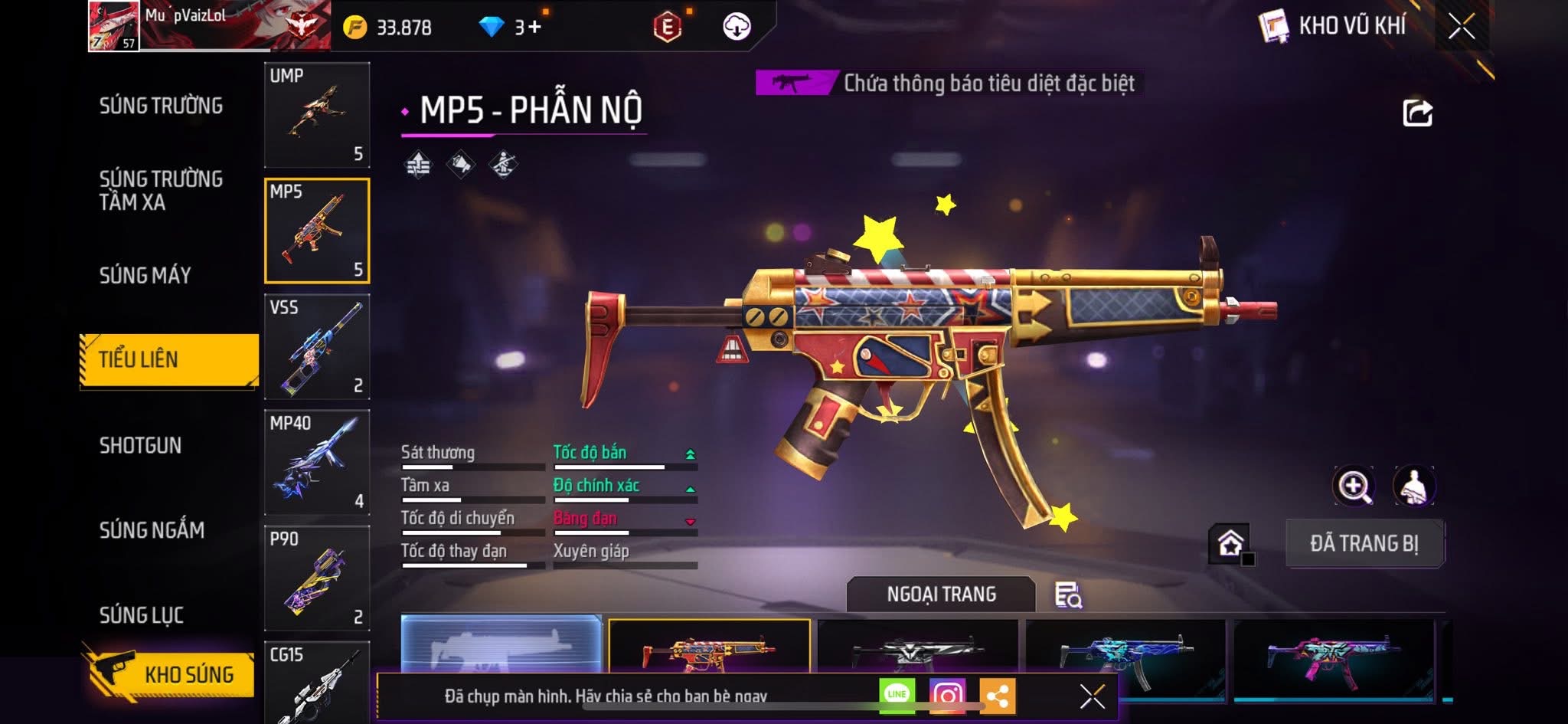The image size is (1568, 724).
Task: Switch to SÚNG MÁY weapon category
Action: [145, 275]
